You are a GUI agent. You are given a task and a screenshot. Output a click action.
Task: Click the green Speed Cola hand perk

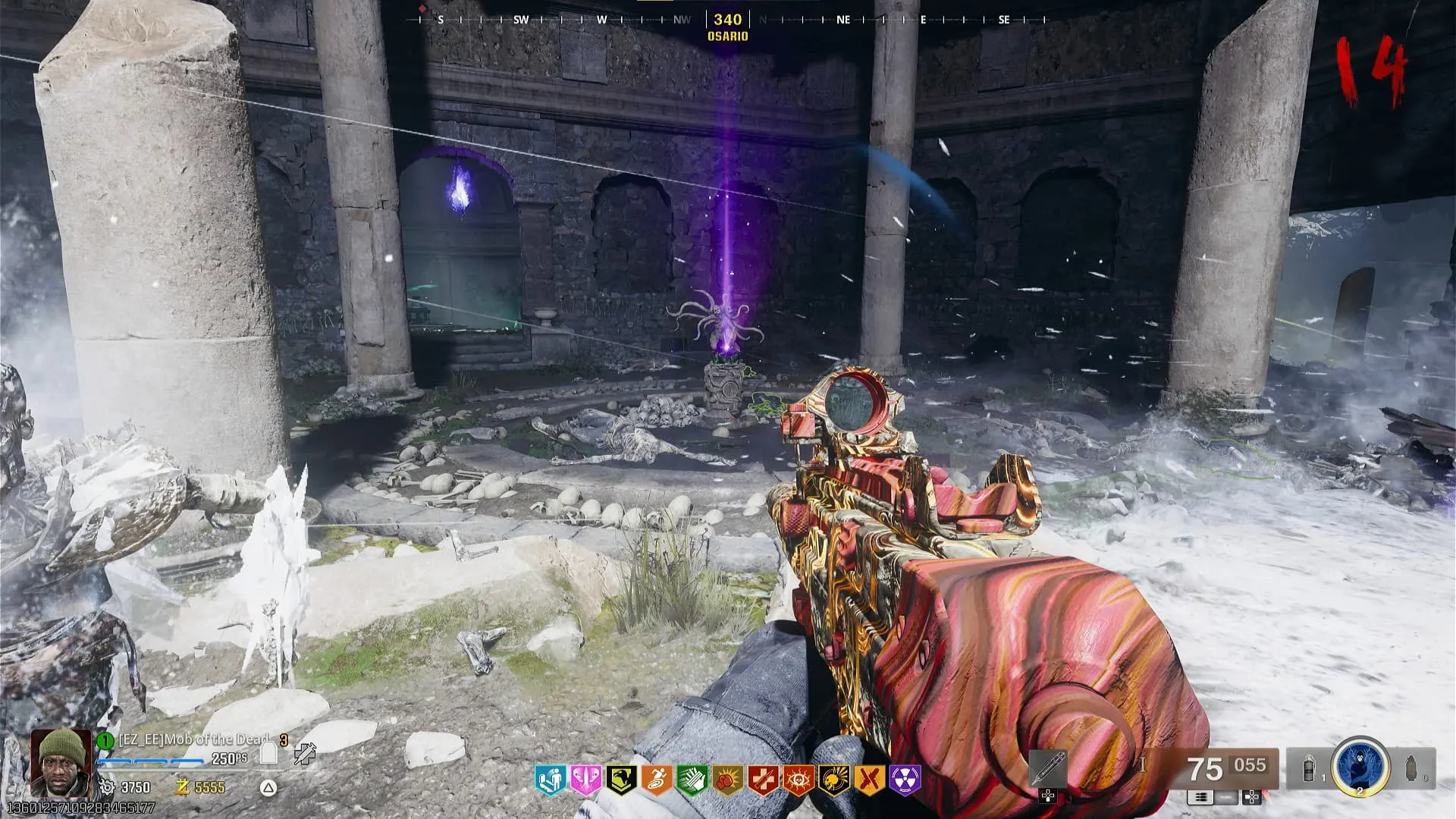point(692,780)
